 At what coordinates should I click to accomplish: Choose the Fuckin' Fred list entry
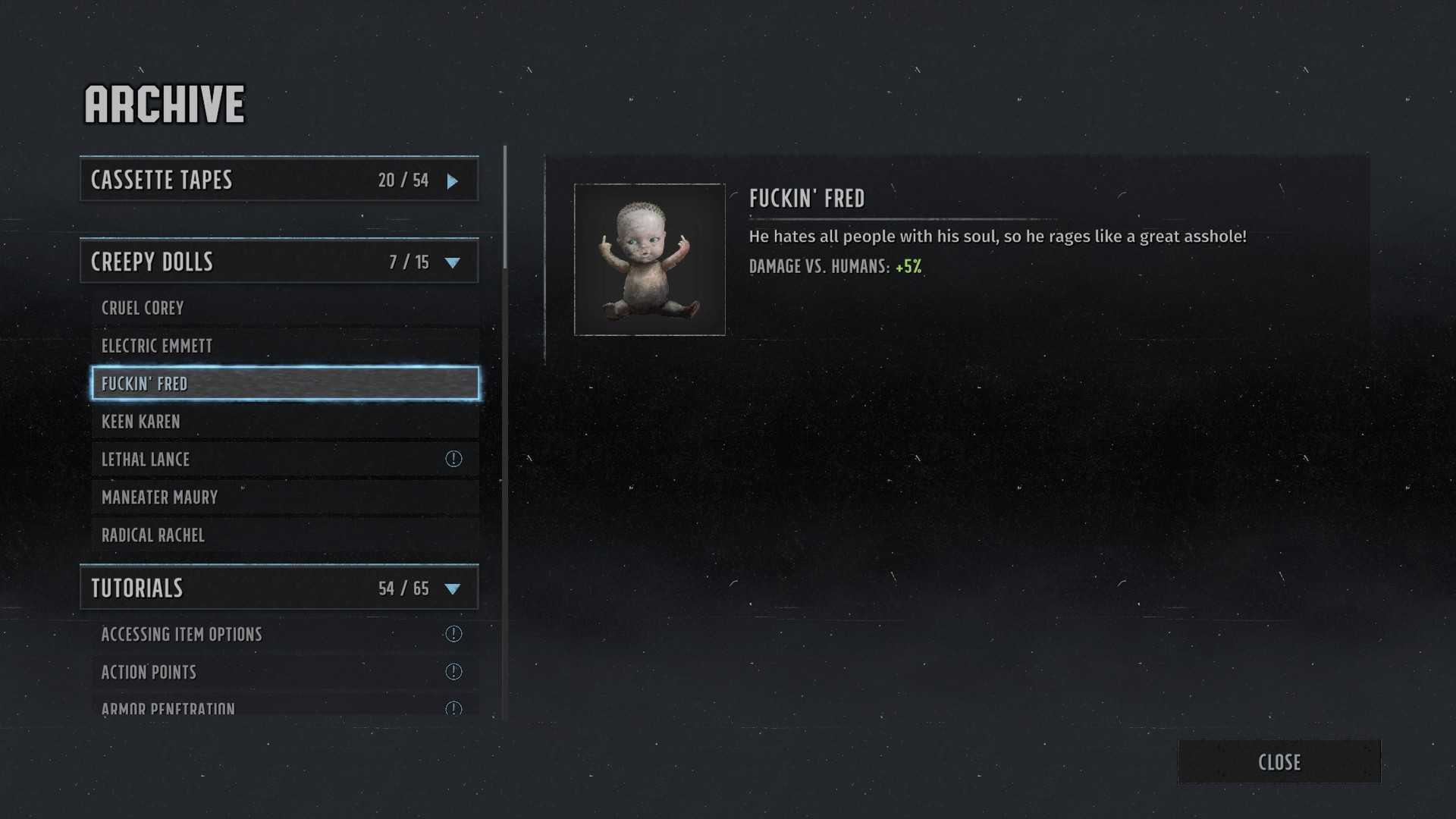pos(284,384)
